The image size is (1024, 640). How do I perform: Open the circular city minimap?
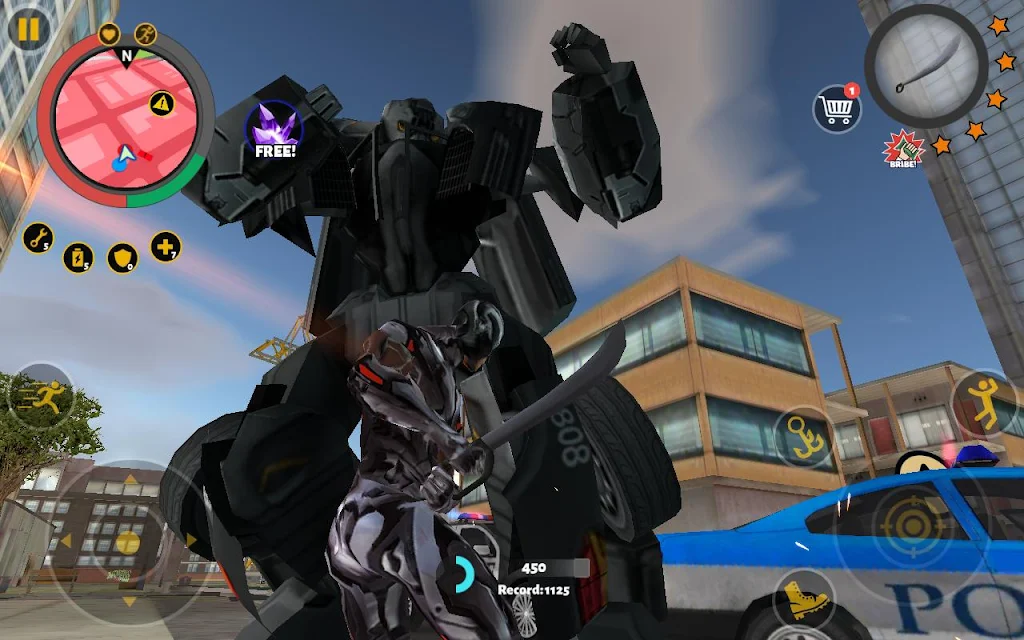124,122
